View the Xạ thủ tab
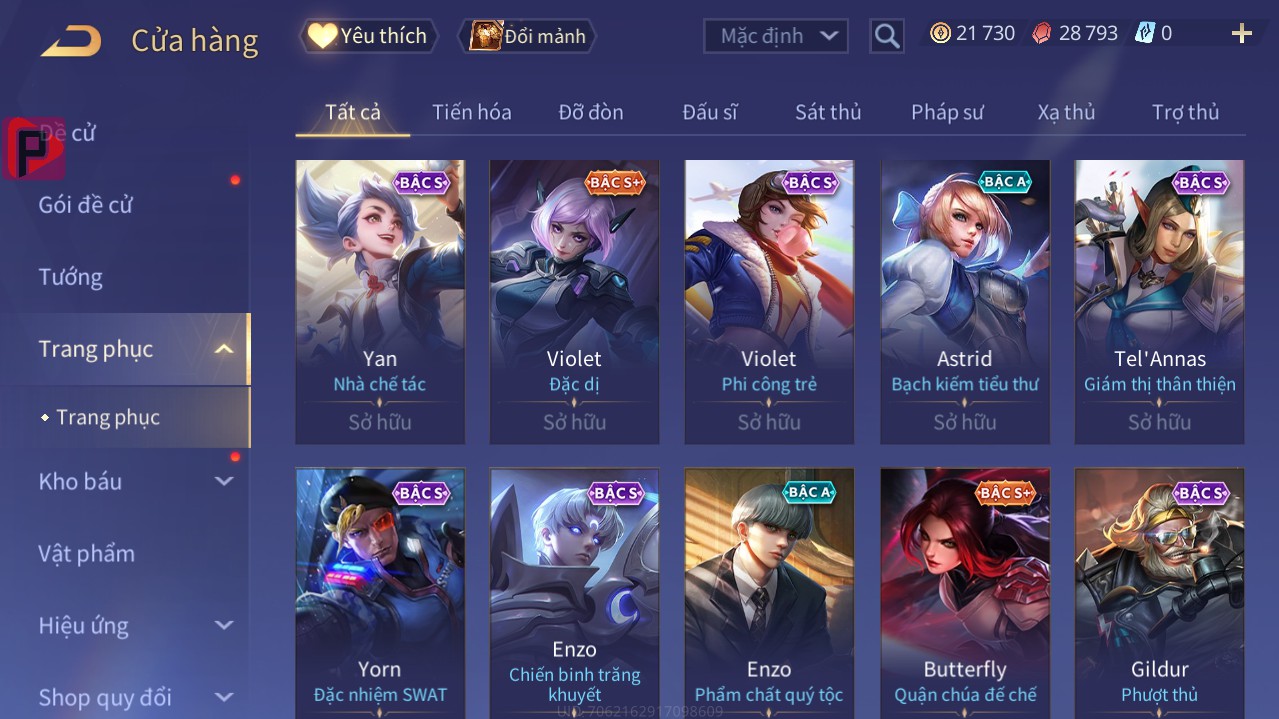The width and height of the screenshot is (1279, 719). pos(1066,112)
